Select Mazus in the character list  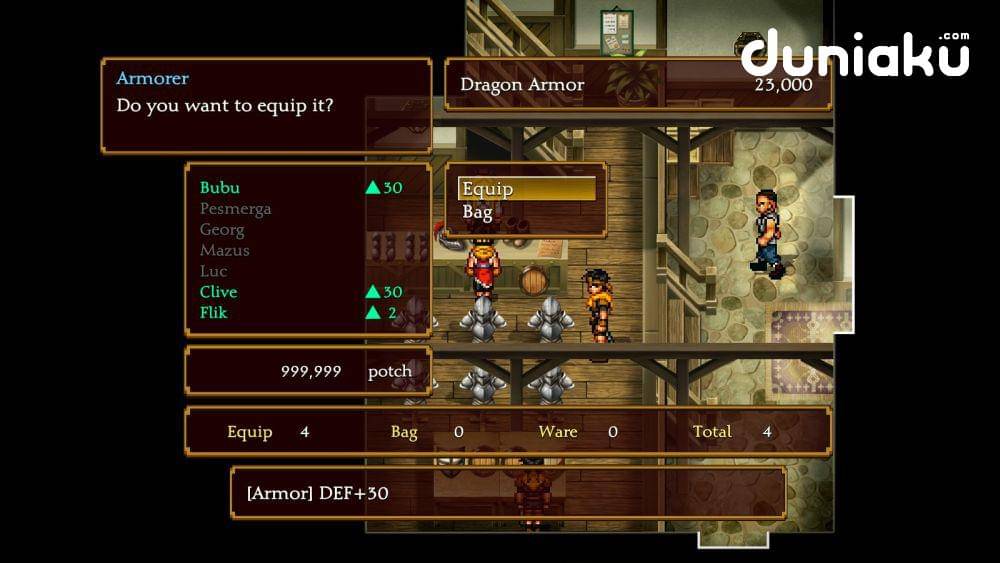pos(224,251)
